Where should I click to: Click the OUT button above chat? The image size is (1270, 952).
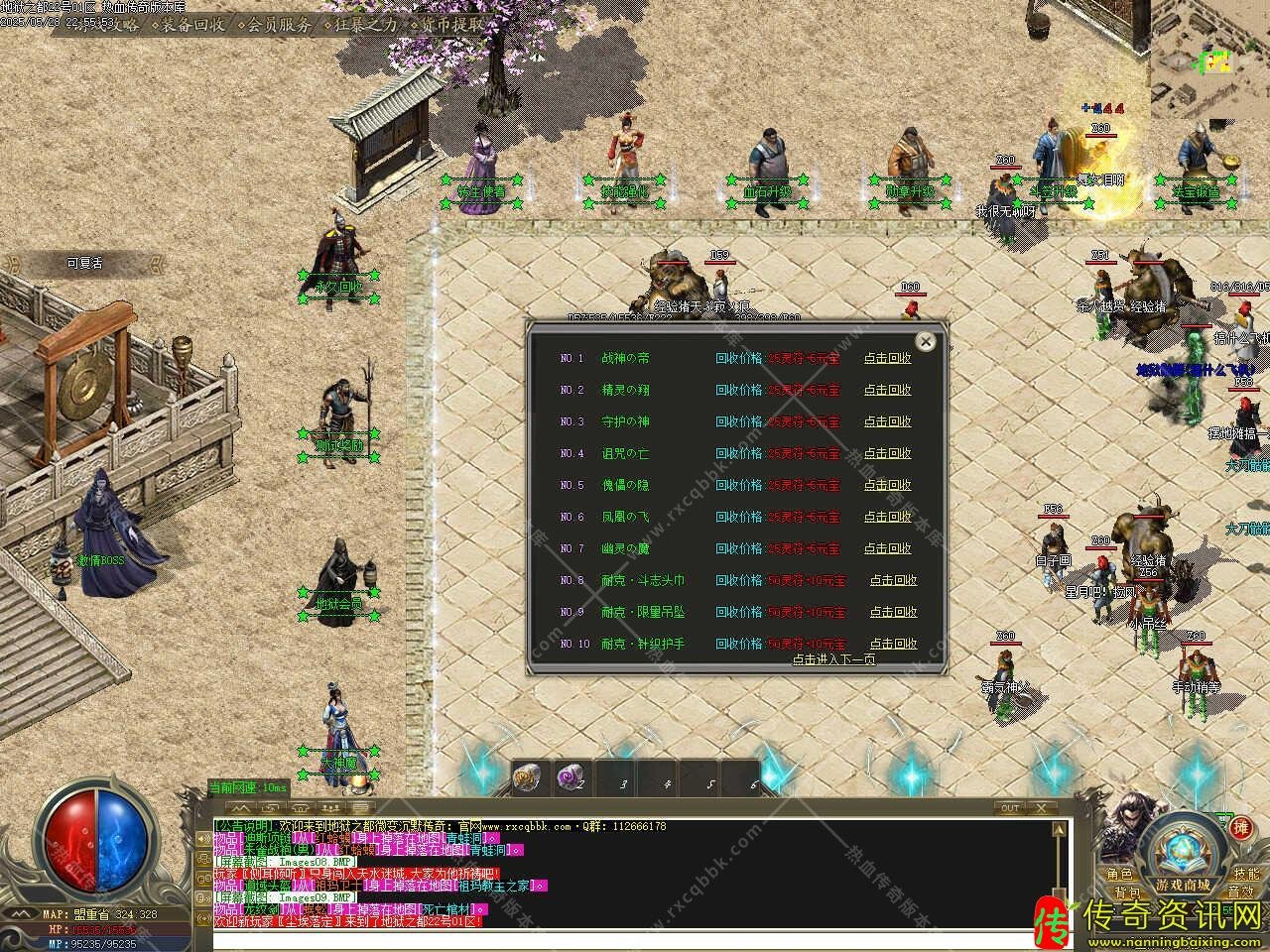[1010, 808]
